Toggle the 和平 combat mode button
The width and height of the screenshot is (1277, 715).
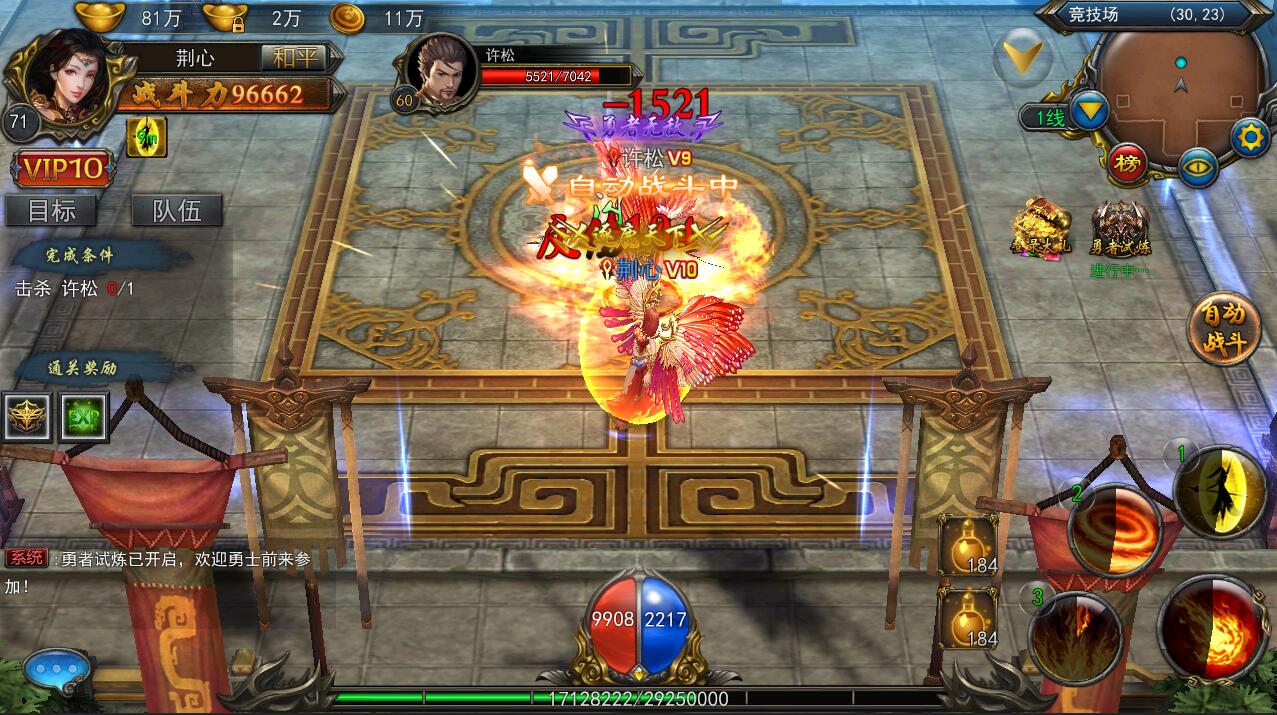[x=293, y=57]
